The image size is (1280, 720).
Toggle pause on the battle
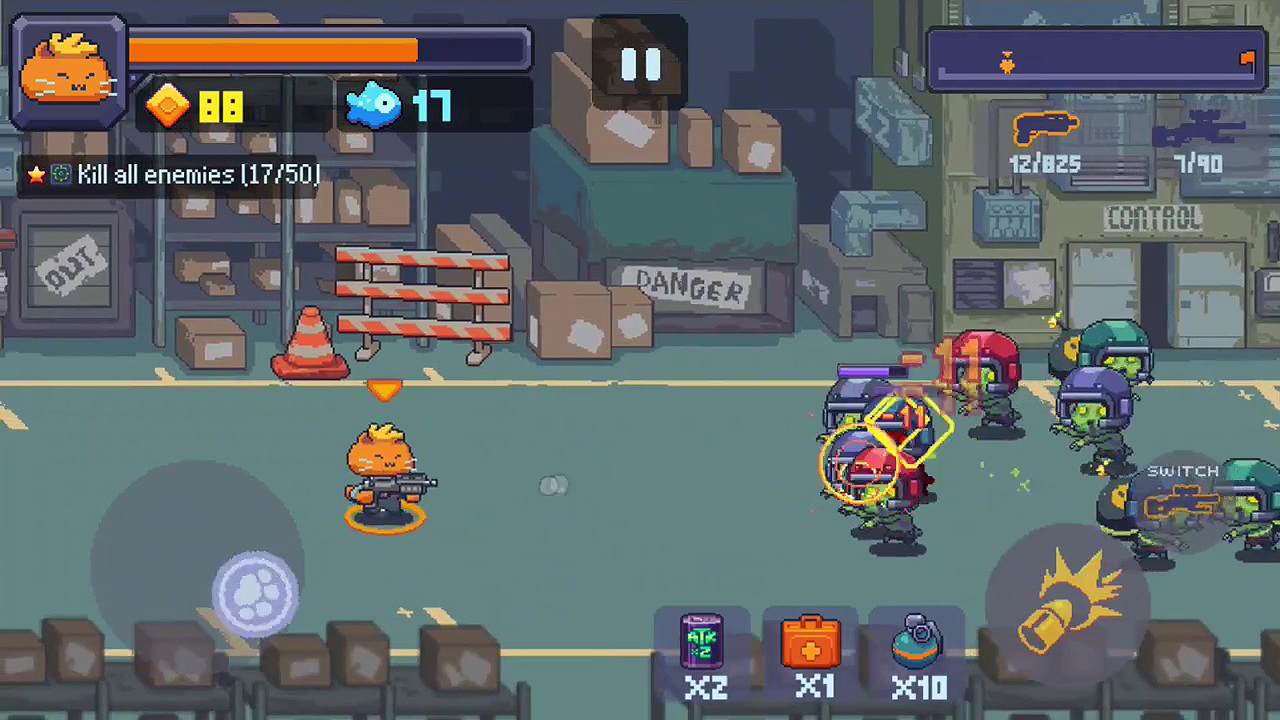pos(641,63)
